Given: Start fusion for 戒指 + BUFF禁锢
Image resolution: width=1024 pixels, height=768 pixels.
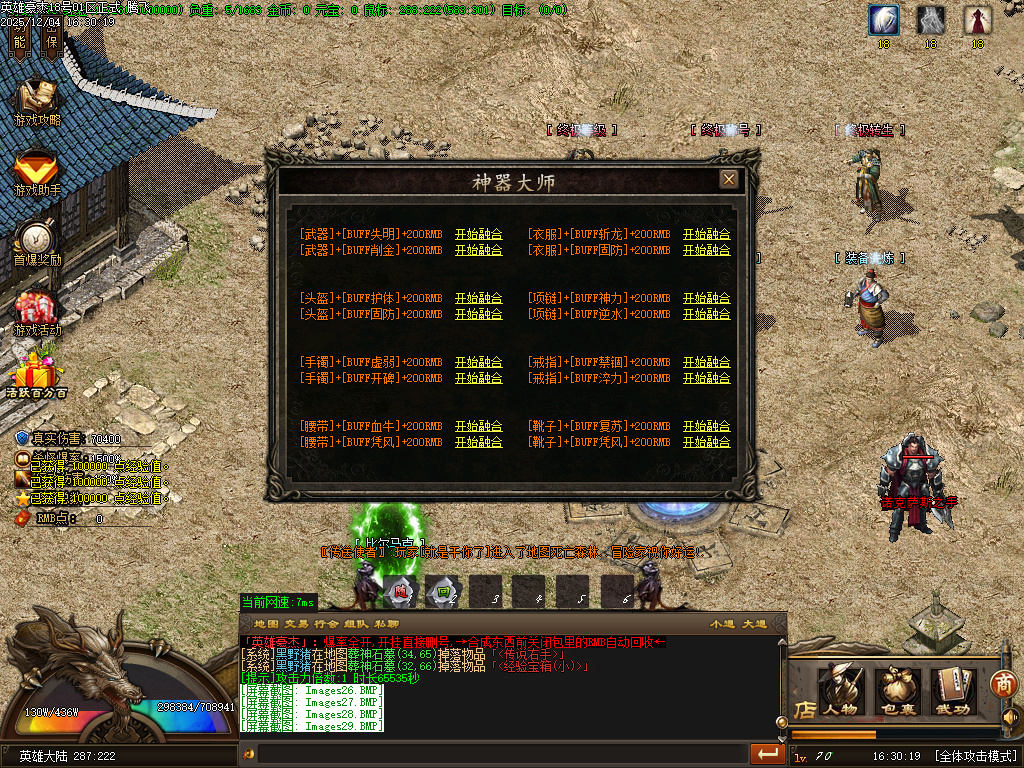Looking at the screenshot, I should (706, 362).
